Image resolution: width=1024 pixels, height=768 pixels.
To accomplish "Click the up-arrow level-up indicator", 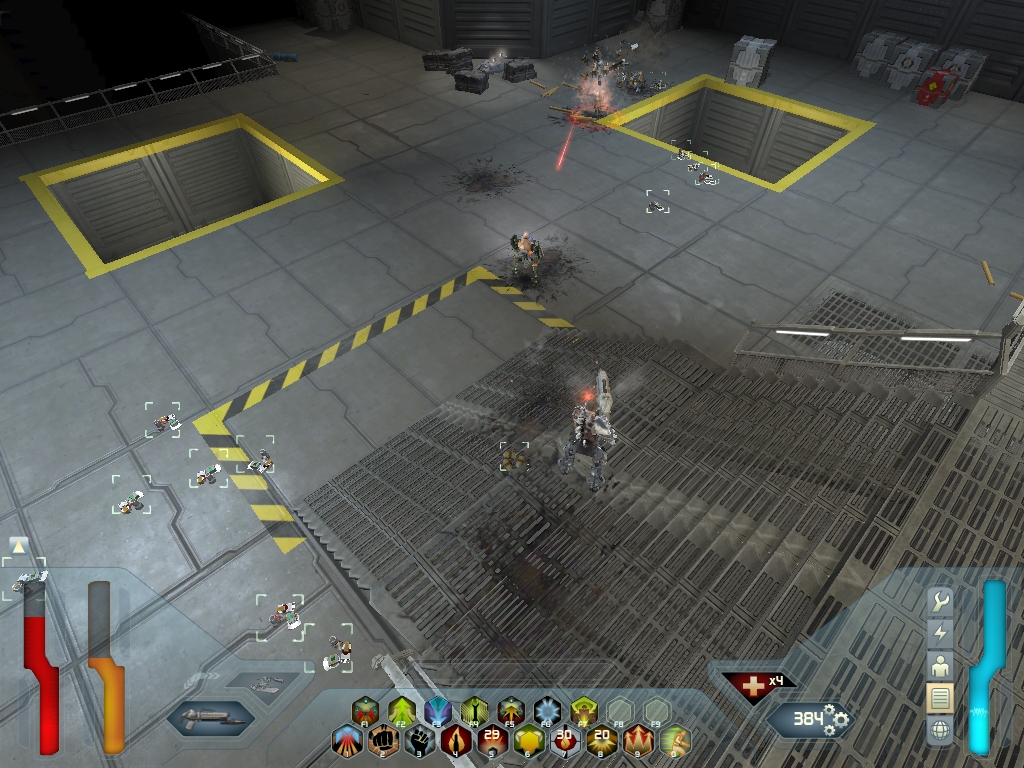I will pyautogui.click(x=18, y=546).
